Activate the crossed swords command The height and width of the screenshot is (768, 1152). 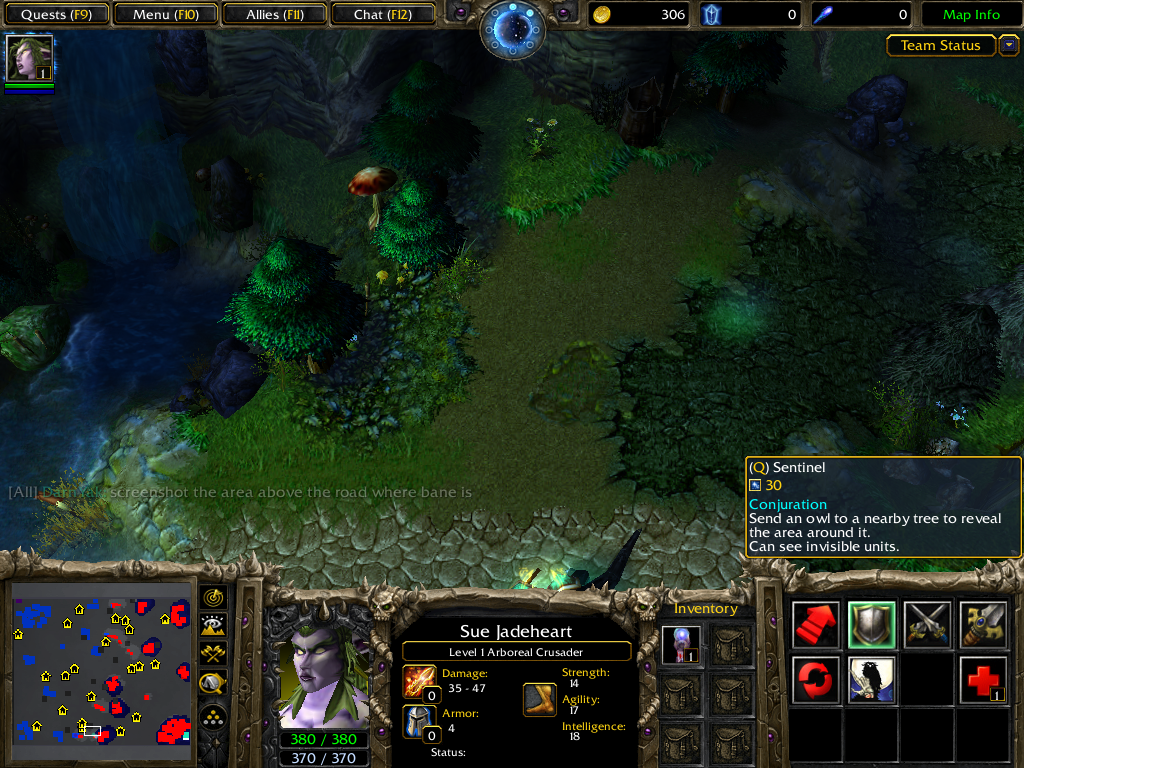(927, 626)
